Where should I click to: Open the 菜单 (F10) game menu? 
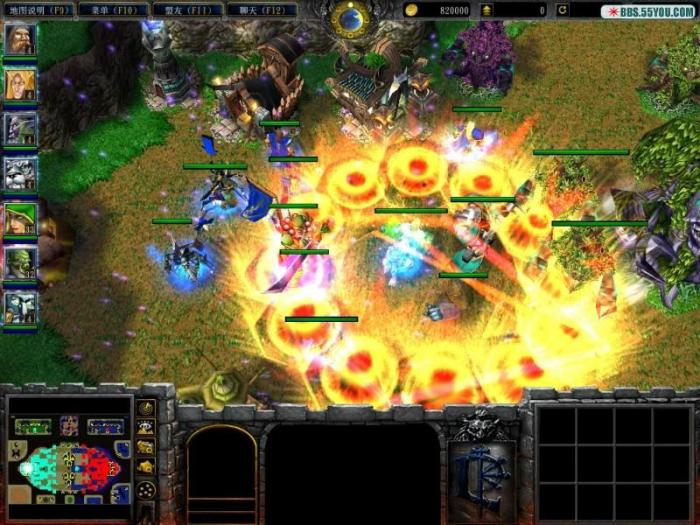click(114, 10)
